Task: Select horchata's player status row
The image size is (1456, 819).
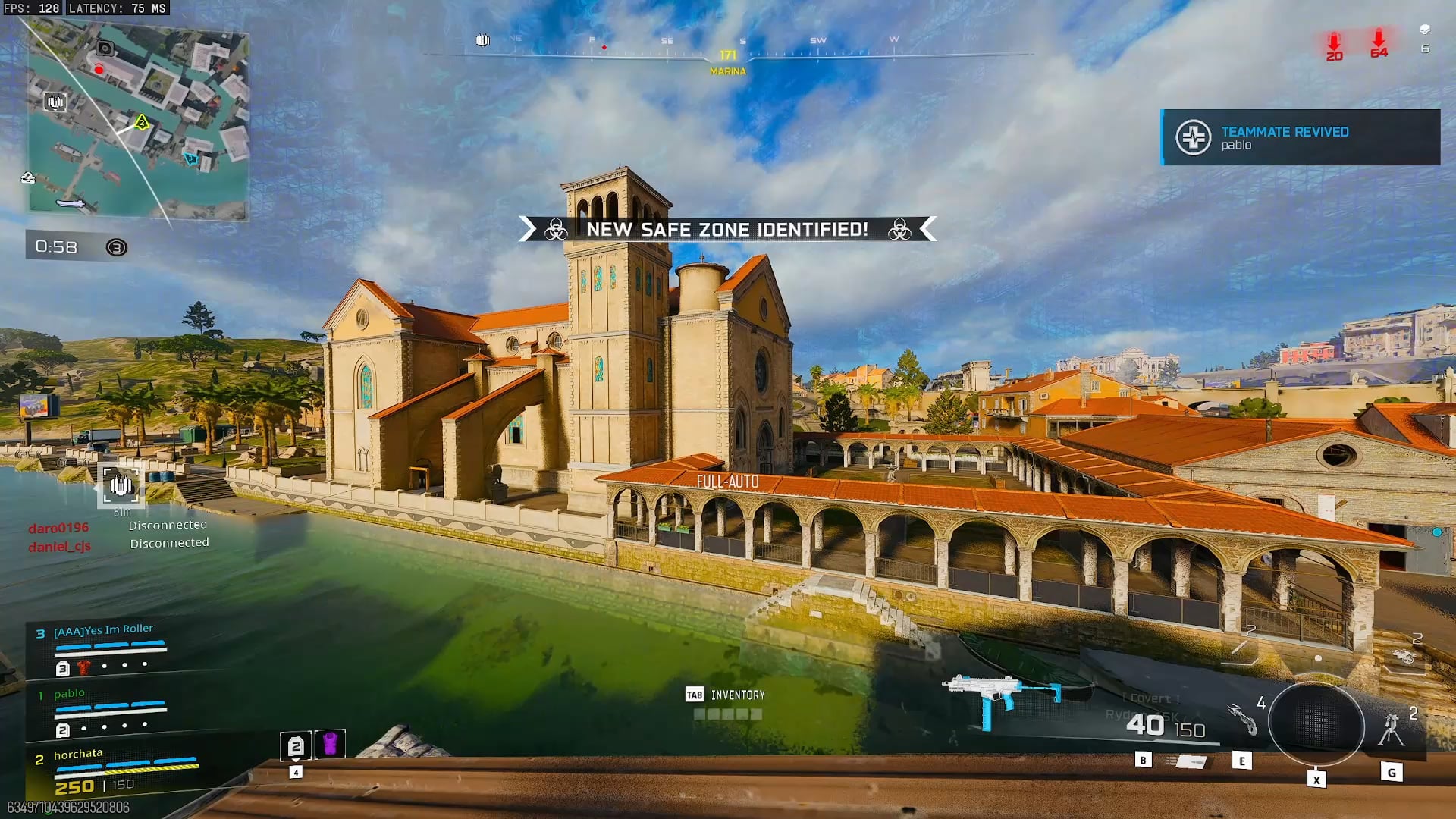Action: [x=114, y=770]
